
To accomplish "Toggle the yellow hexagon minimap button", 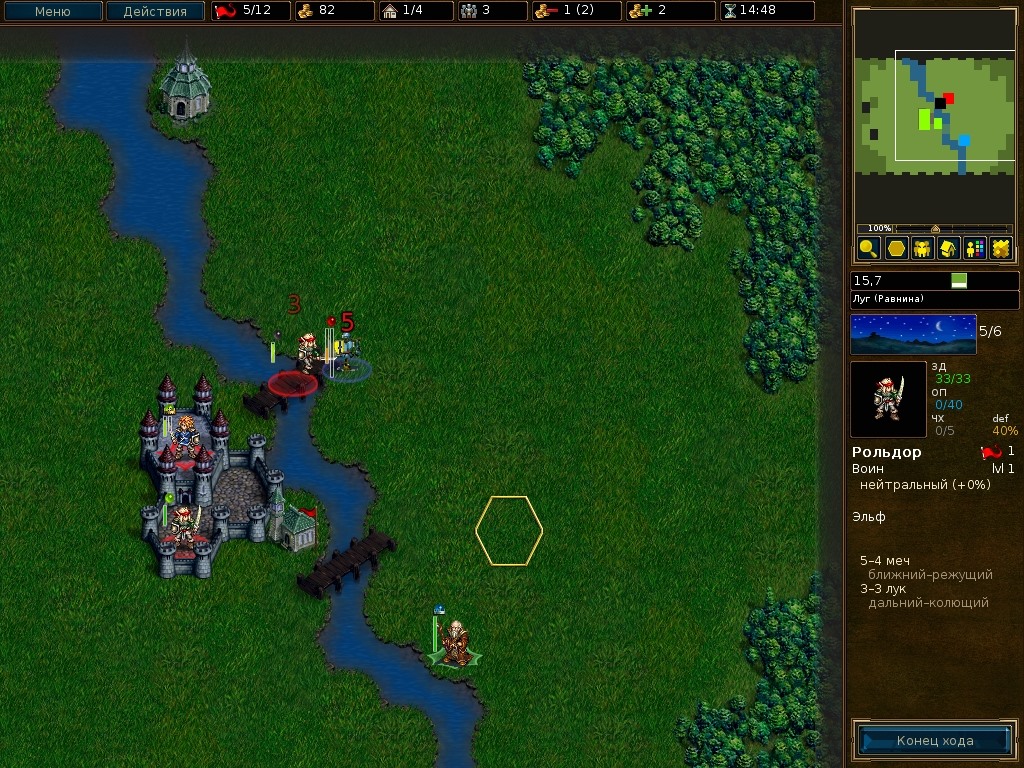I will [896, 248].
